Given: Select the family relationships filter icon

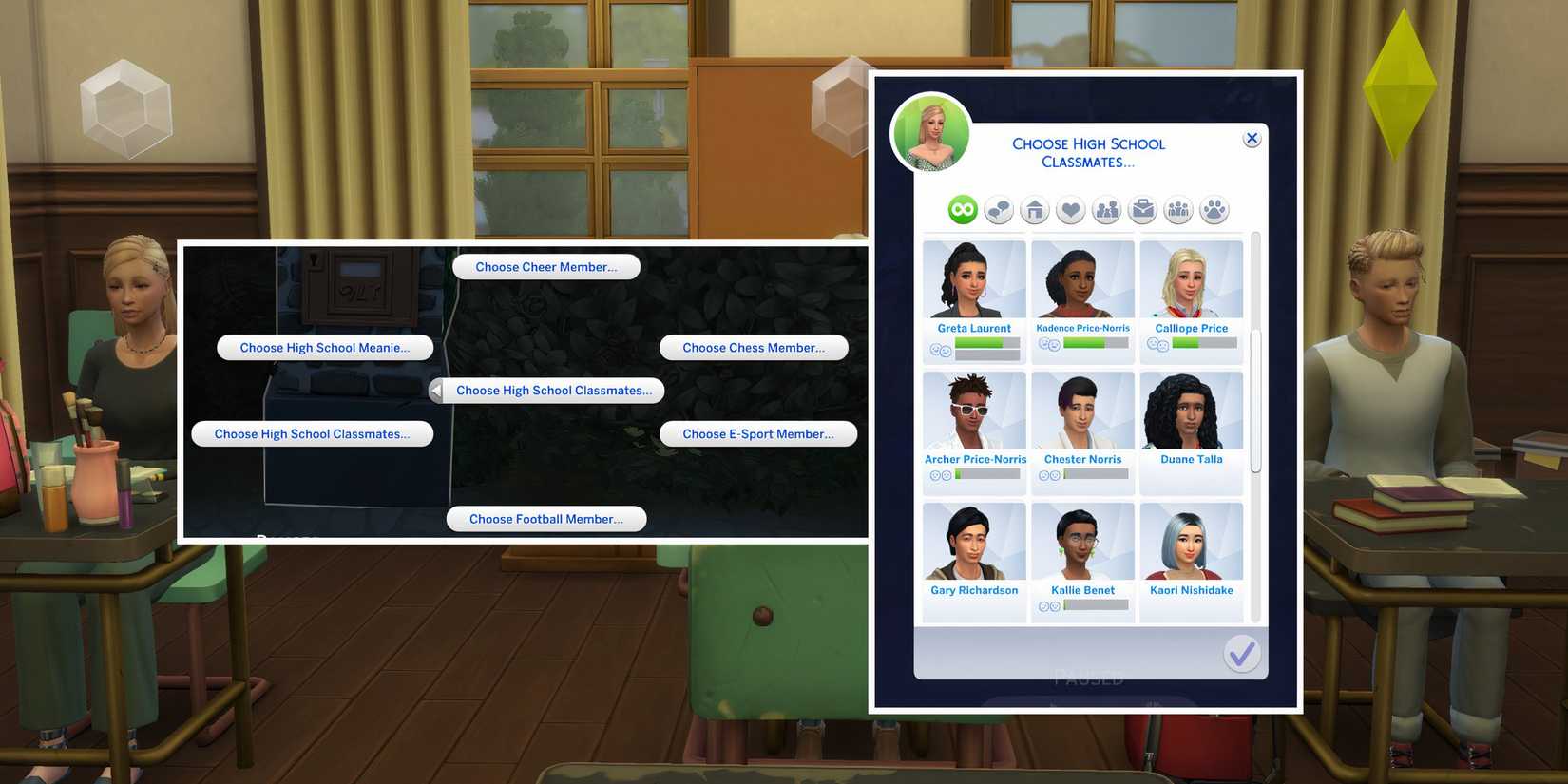Looking at the screenshot, I should tap(1106, 209).
